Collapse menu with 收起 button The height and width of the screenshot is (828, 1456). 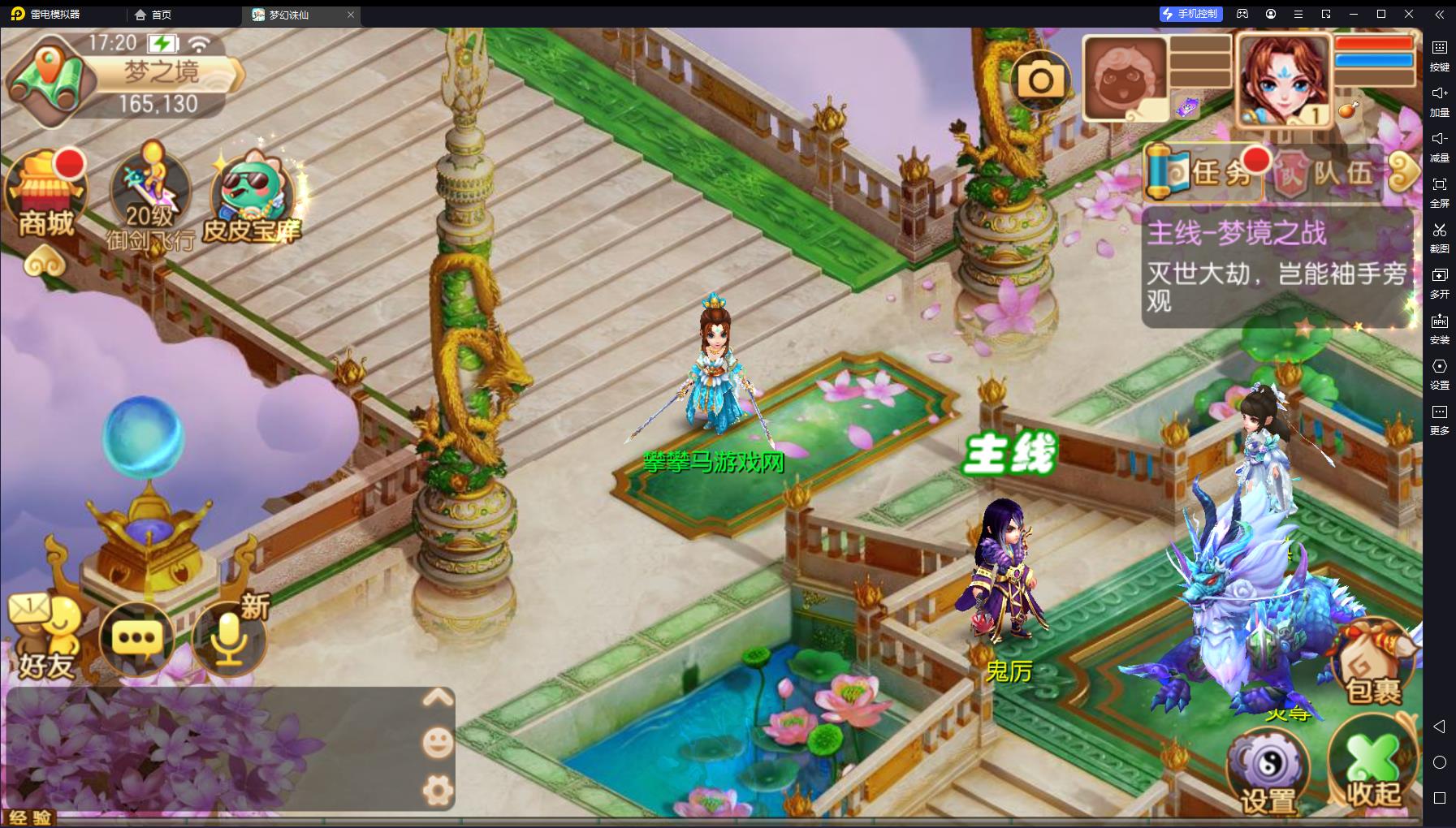click(1373, 769)
